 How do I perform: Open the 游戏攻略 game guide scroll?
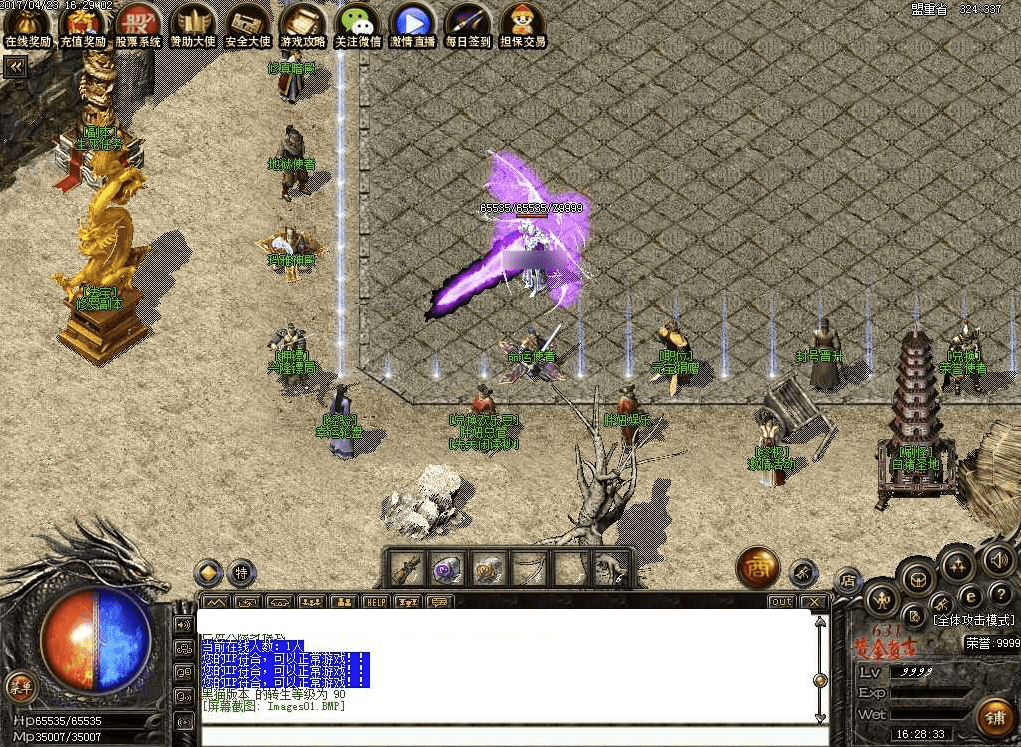click(x=302, y=25)
